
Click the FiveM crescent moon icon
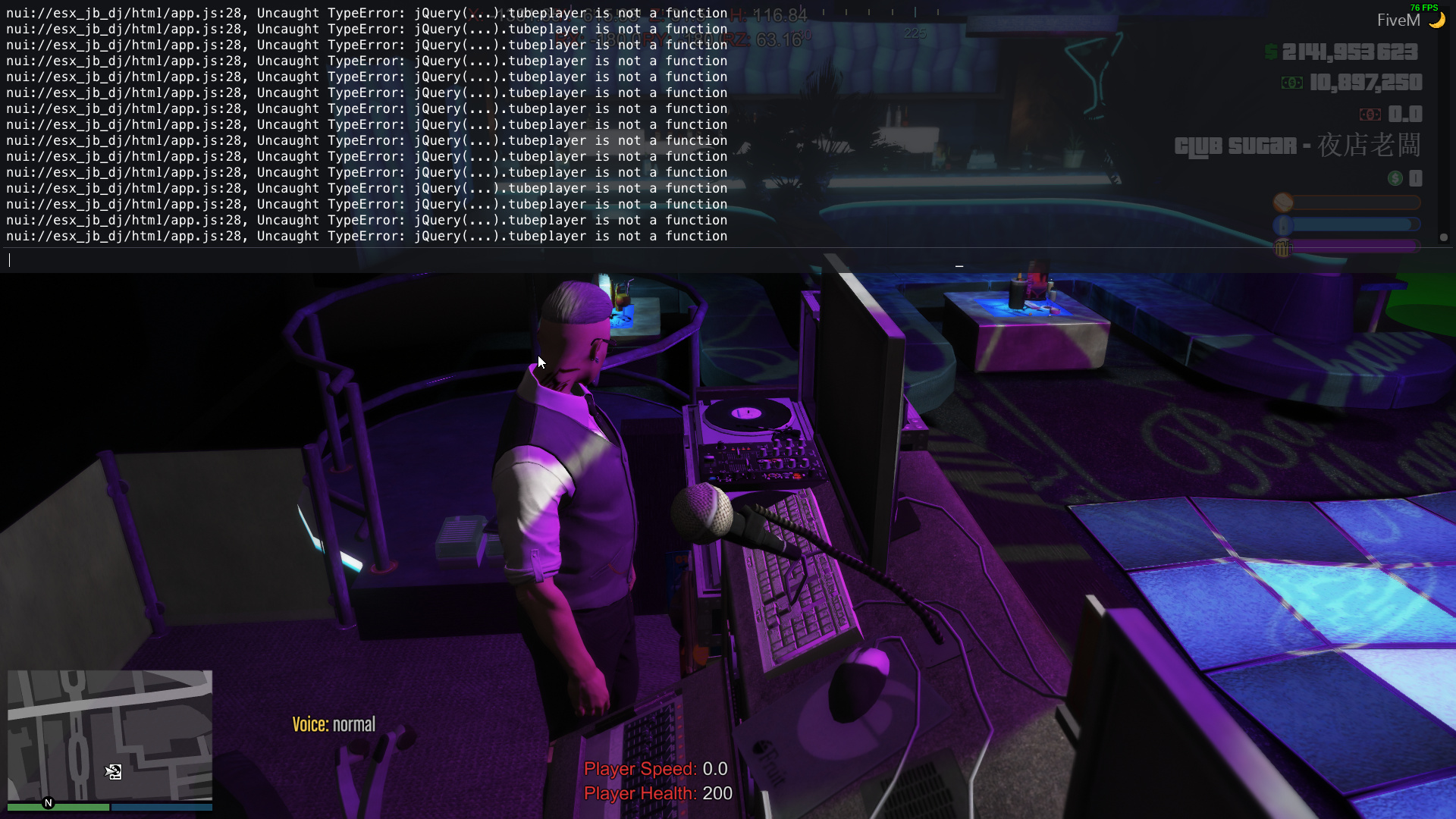point(1437,20)
